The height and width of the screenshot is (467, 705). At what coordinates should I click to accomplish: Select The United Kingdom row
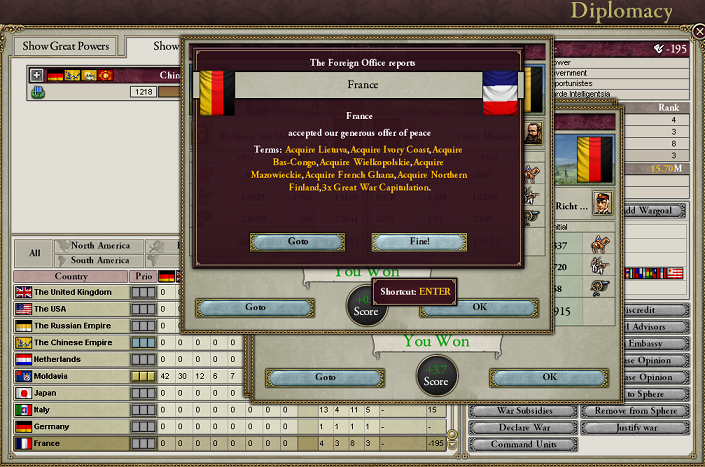(x=75, y=292)
